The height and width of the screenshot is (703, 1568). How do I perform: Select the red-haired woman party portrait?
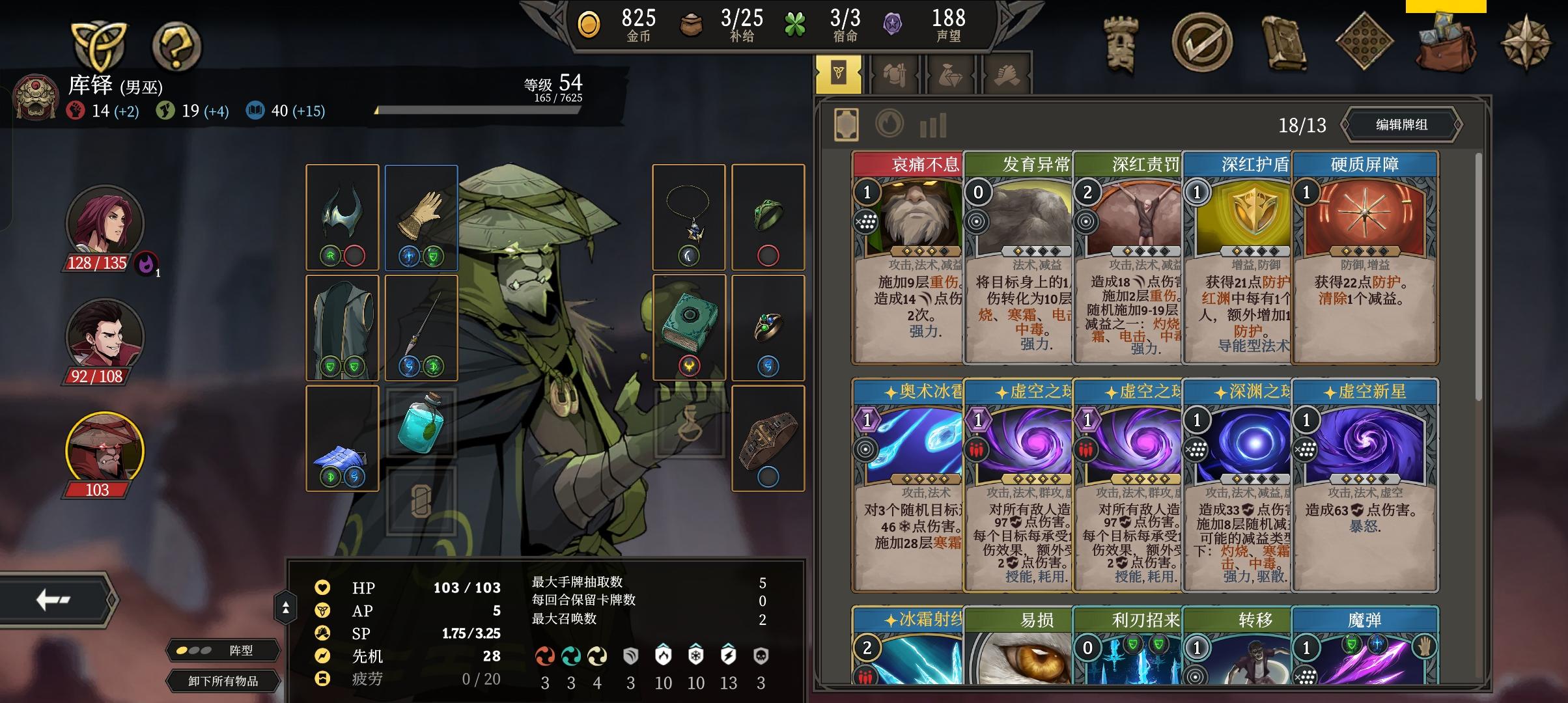(104, 221)
